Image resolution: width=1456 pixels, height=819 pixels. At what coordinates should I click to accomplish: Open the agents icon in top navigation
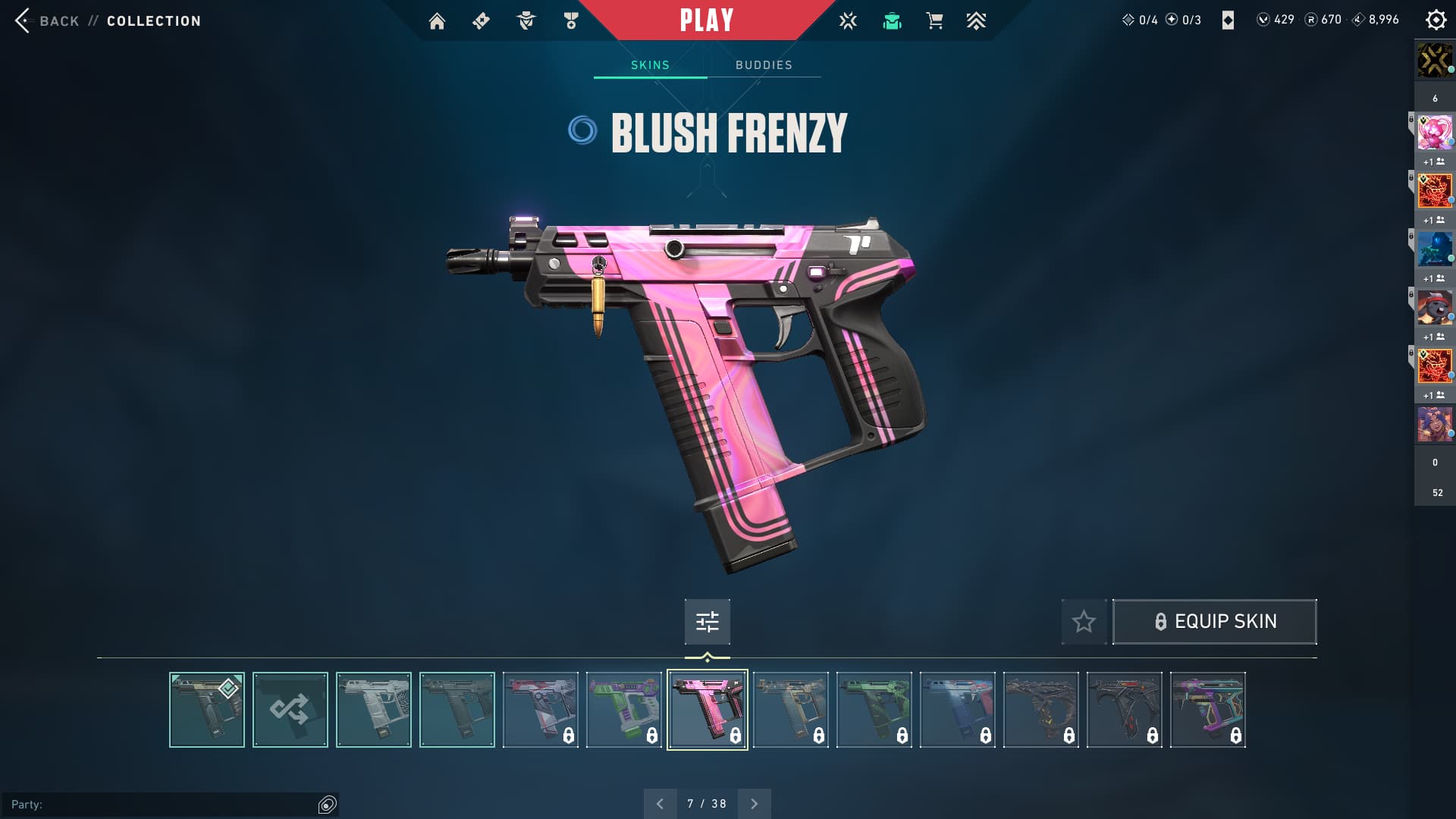526,21
